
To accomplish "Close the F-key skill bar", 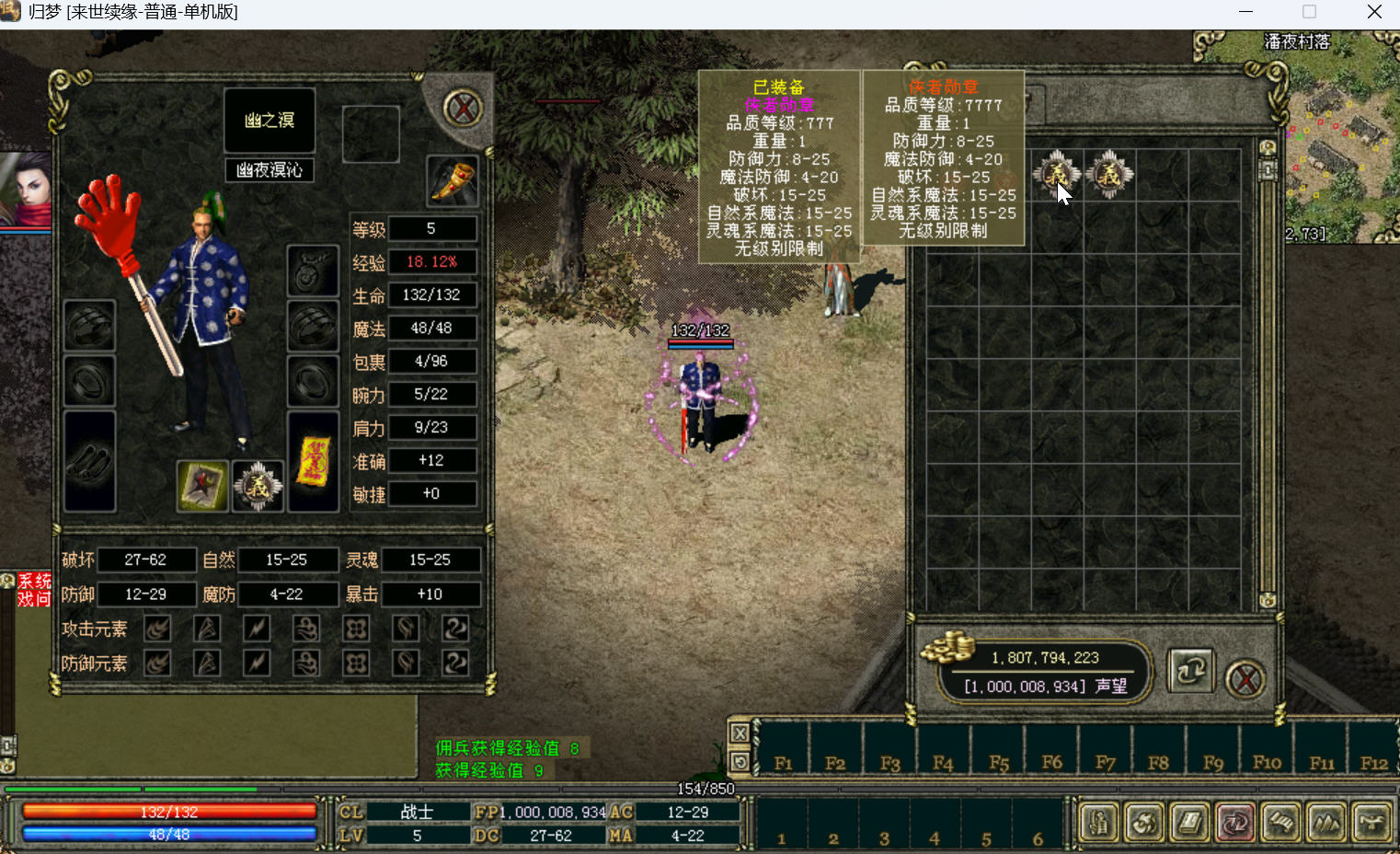I will 740,733.
